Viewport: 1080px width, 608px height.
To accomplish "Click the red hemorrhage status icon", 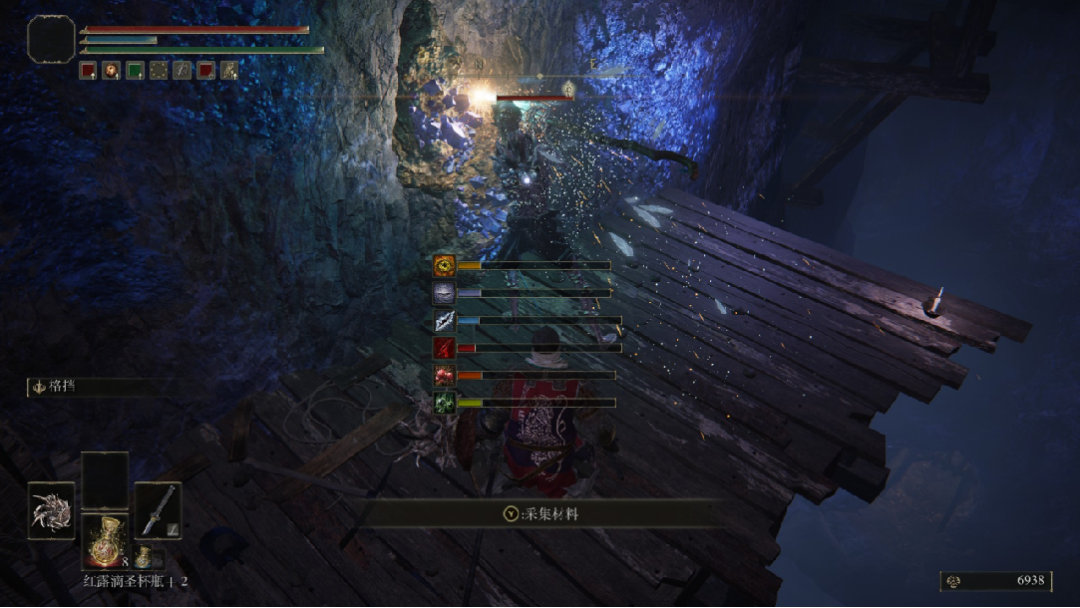I will [x=444, y=348].
